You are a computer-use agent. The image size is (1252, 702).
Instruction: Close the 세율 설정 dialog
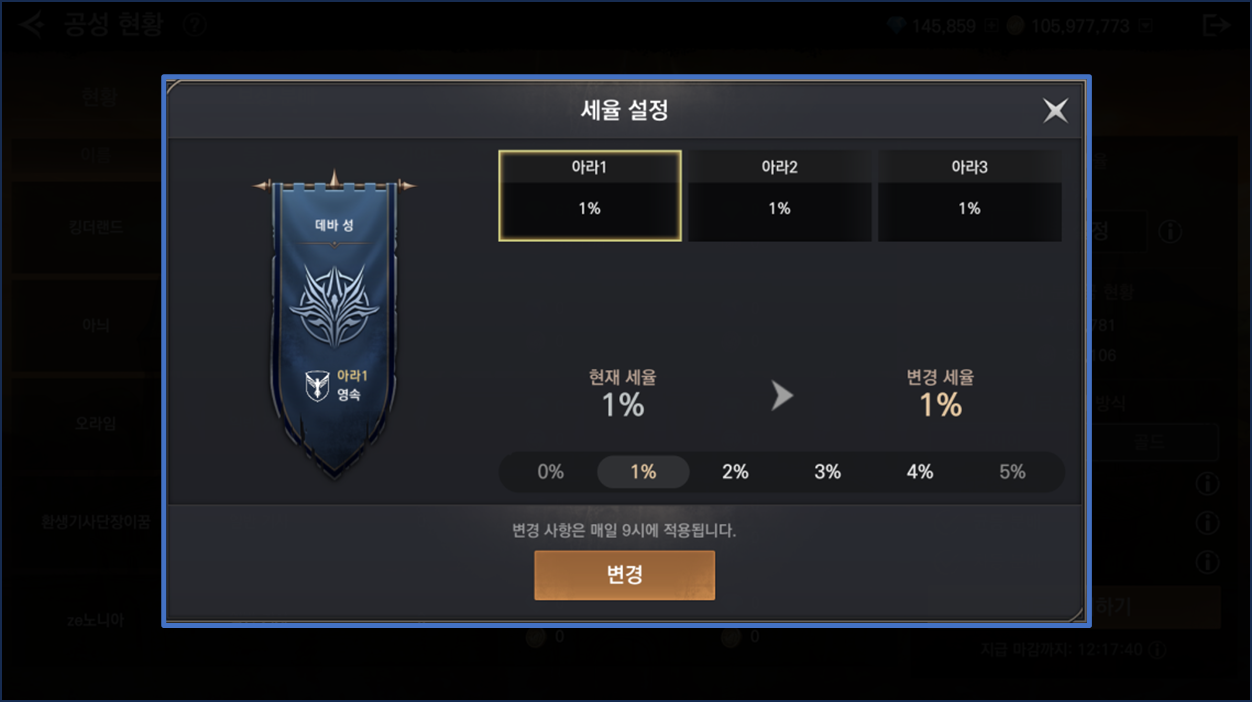click(x=1055, y=111)
